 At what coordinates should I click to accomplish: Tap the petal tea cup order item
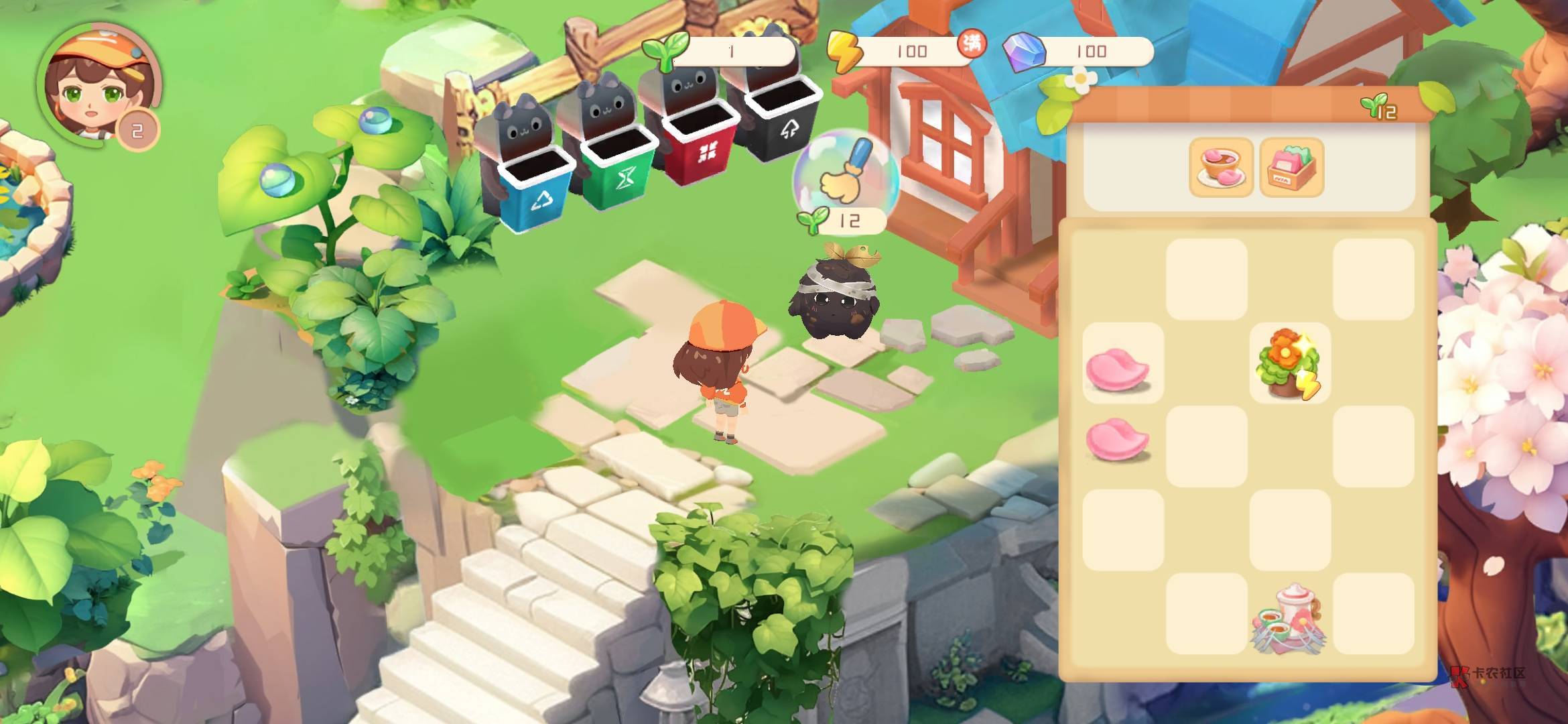point(1221,168)
